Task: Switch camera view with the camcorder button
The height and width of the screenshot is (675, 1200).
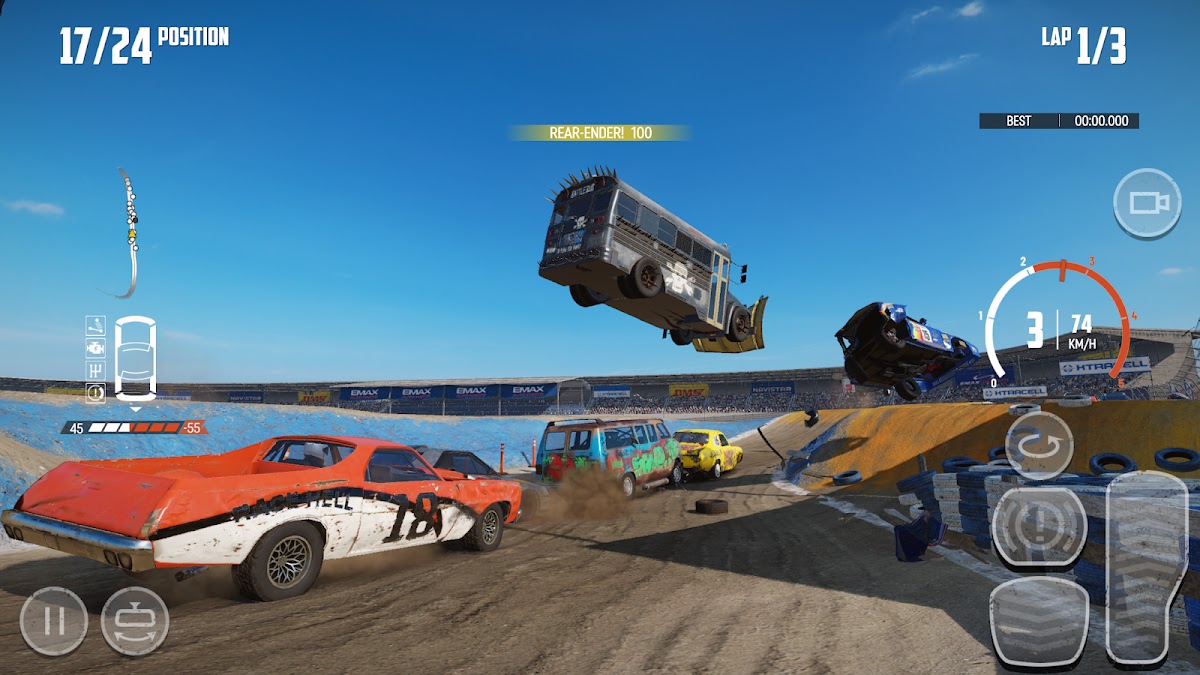Action: click(1147, 203)
